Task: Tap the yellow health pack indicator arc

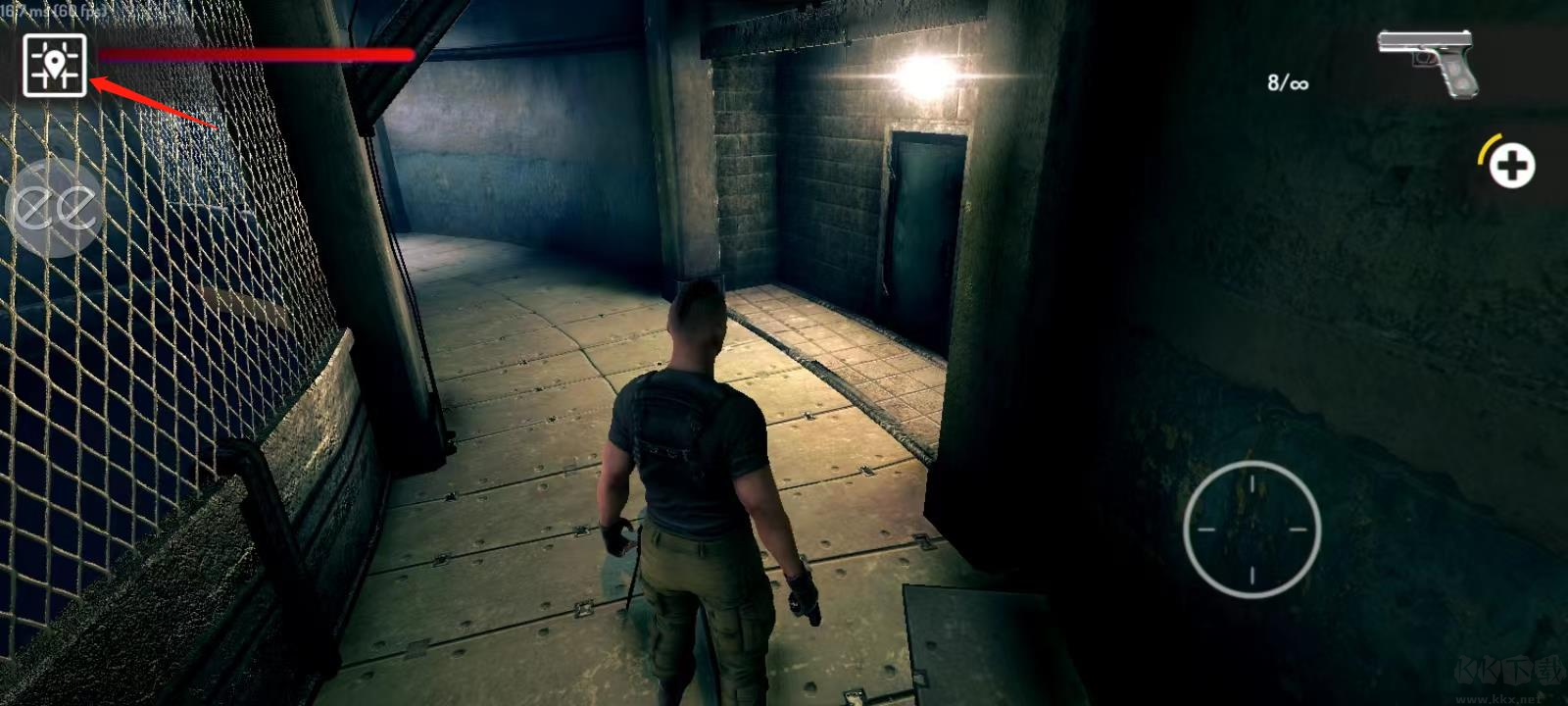Action: (1488, 149)
